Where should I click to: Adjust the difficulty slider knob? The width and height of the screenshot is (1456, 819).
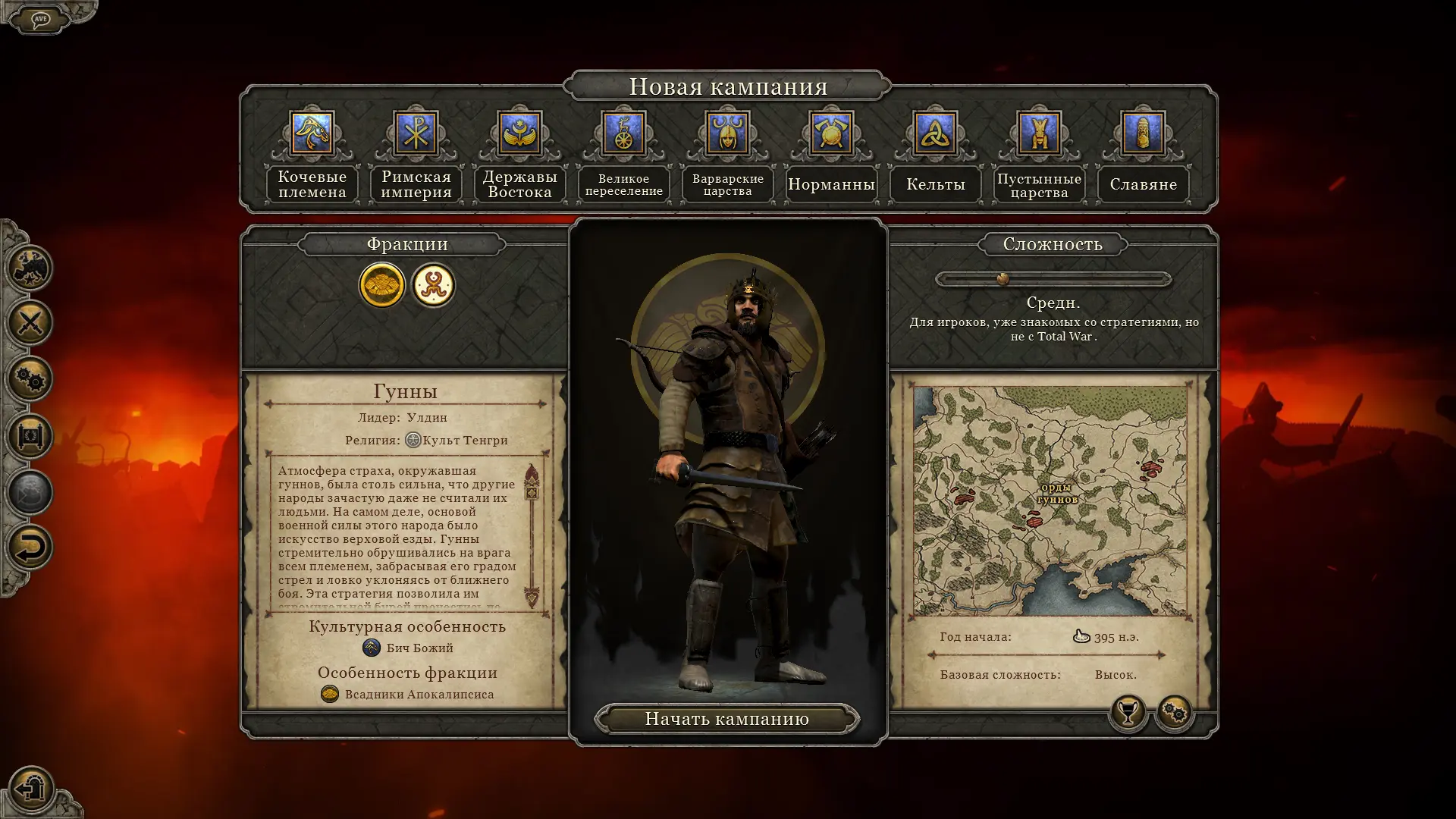tap(1003, 279)
